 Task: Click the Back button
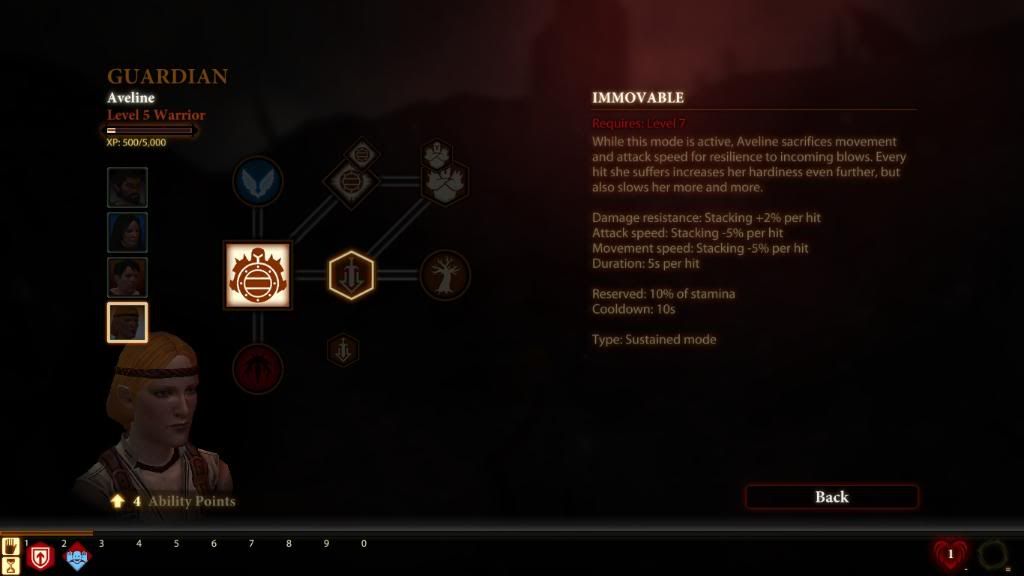click(831, 497)
